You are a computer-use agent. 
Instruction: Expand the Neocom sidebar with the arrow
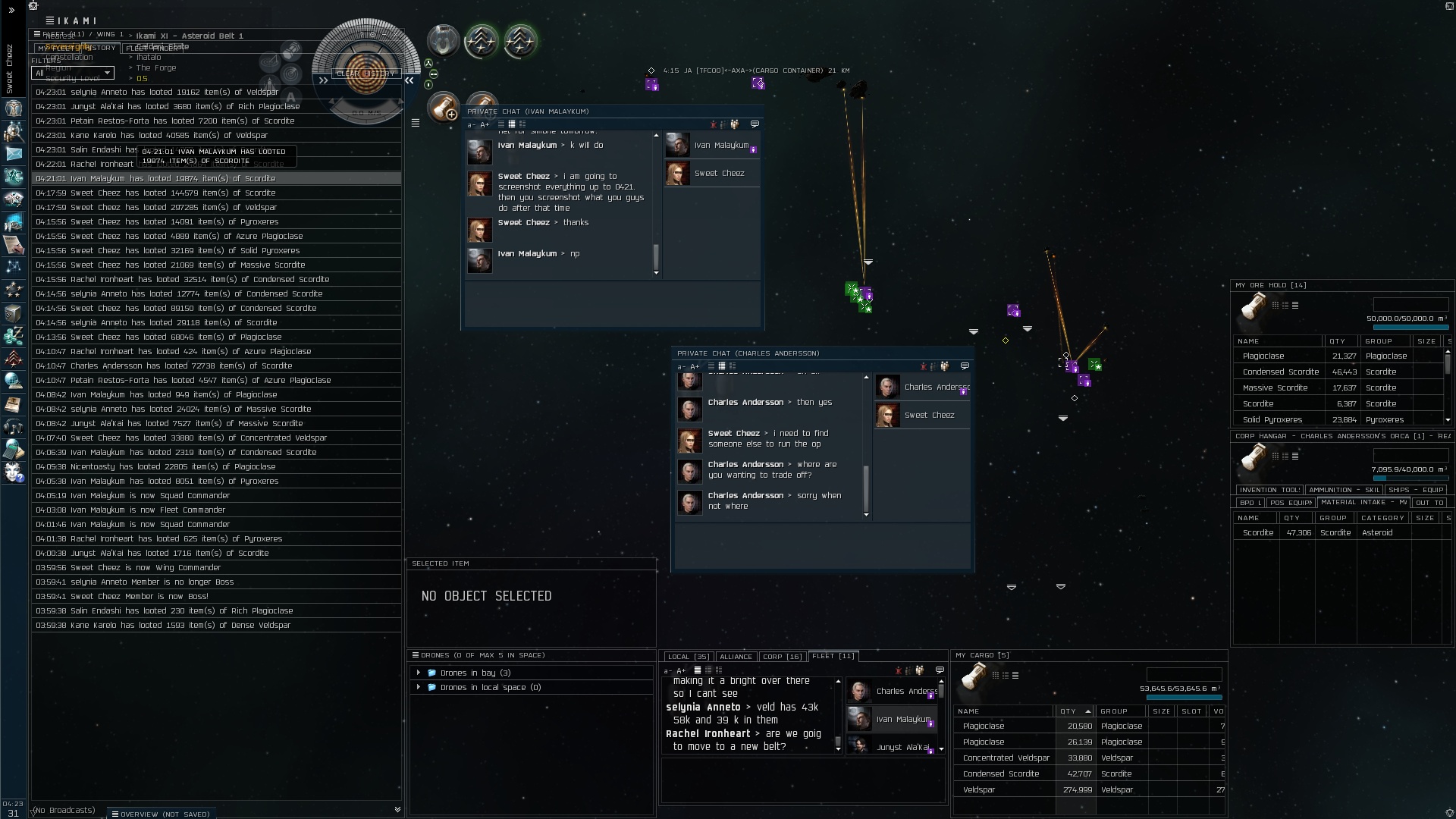click(11, 11)
